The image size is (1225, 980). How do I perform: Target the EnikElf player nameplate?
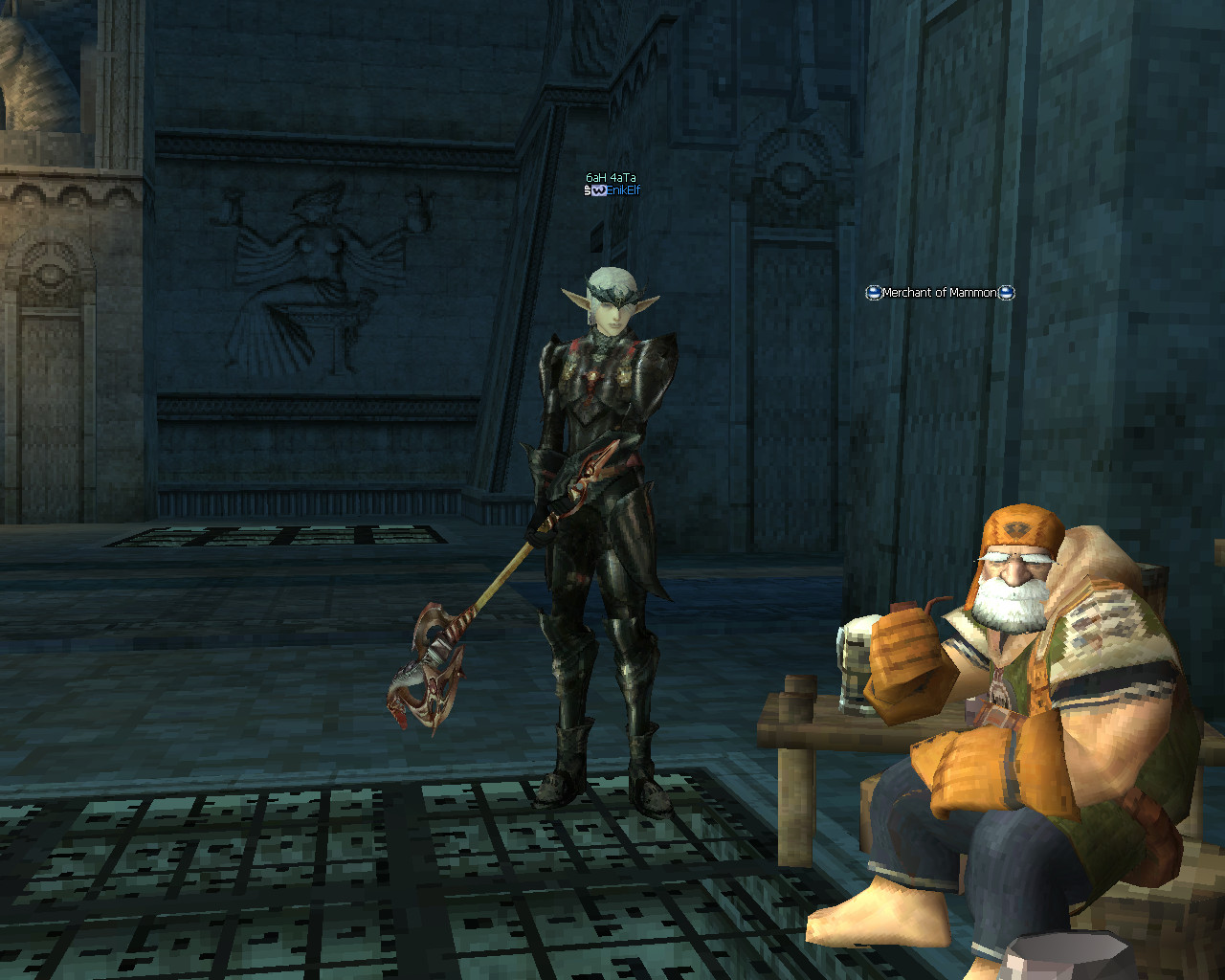click(x=621, y=190)
